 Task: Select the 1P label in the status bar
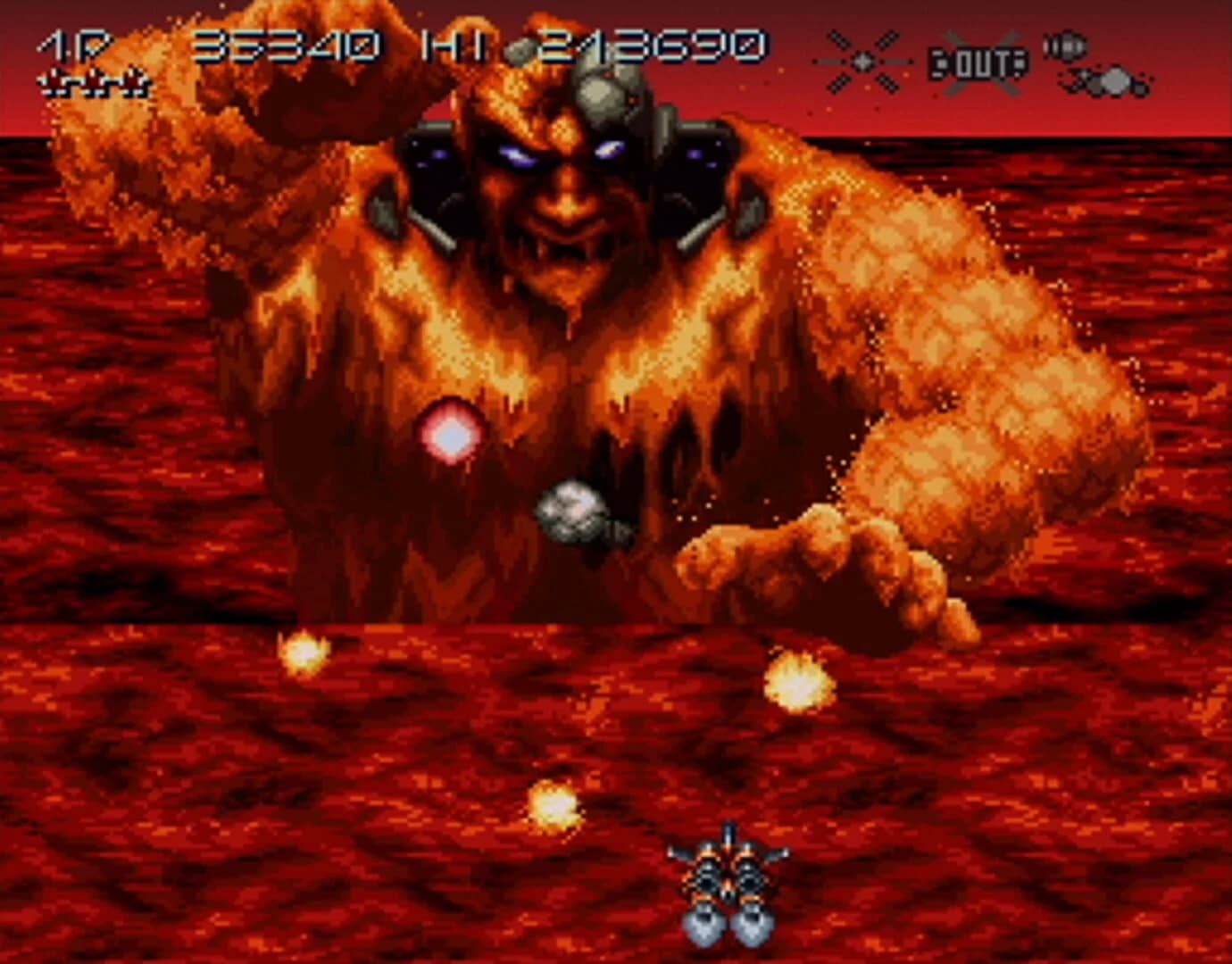pos(62,45)
